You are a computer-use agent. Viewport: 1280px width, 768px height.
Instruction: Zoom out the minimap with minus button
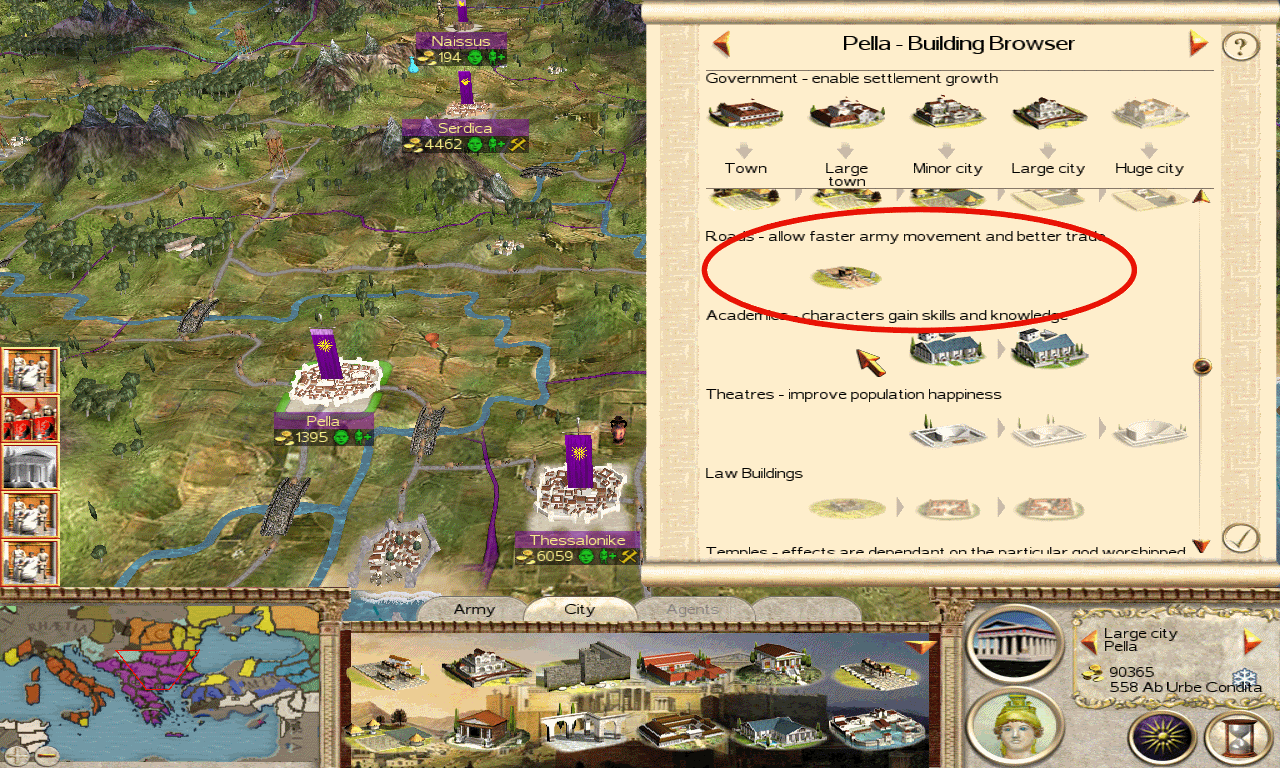[45, 755]
